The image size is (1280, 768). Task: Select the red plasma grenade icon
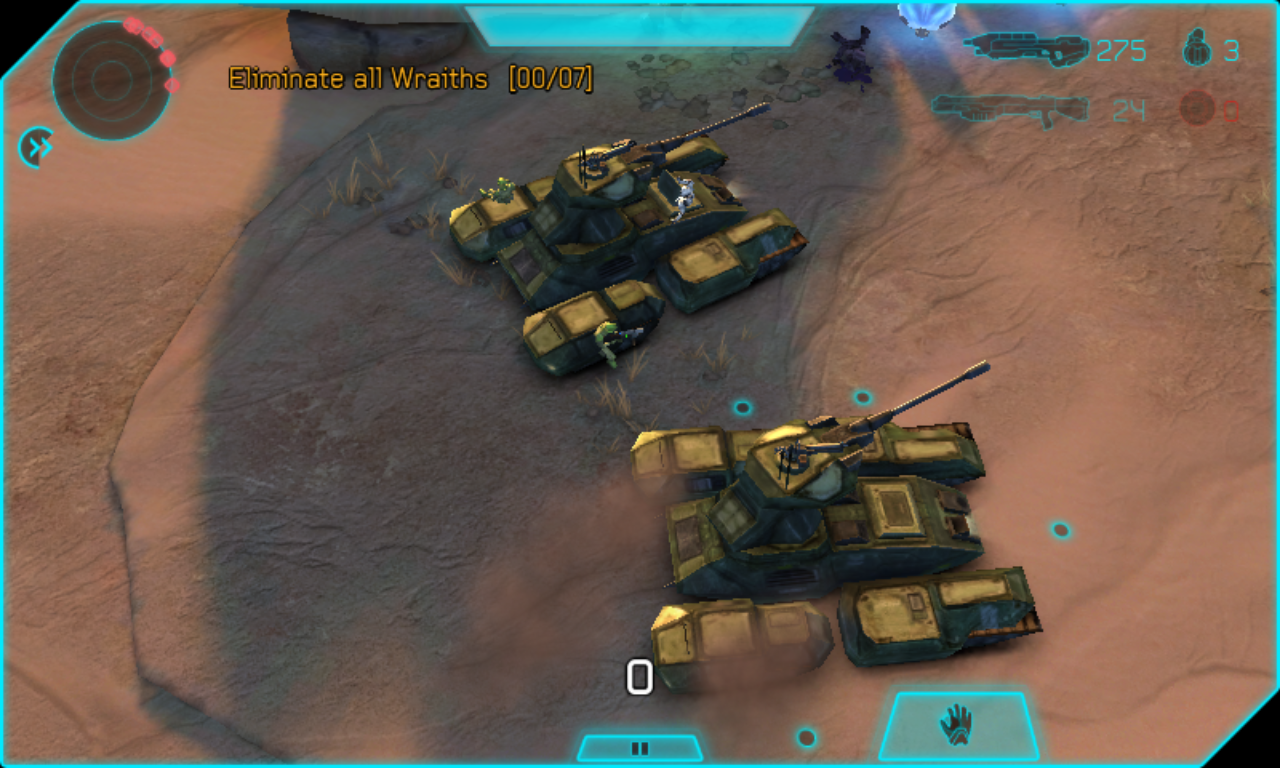pyautogui.click(x=1197, y=108)
